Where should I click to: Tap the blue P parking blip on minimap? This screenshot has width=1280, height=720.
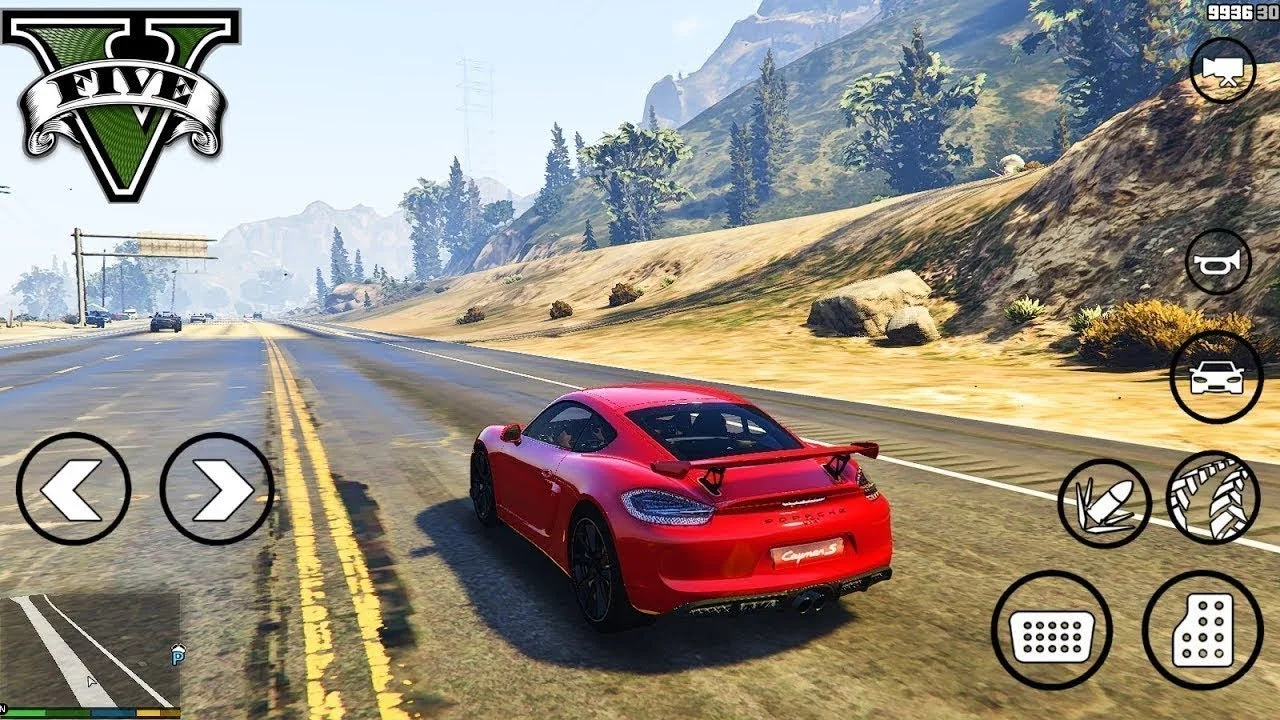(177, 657)
